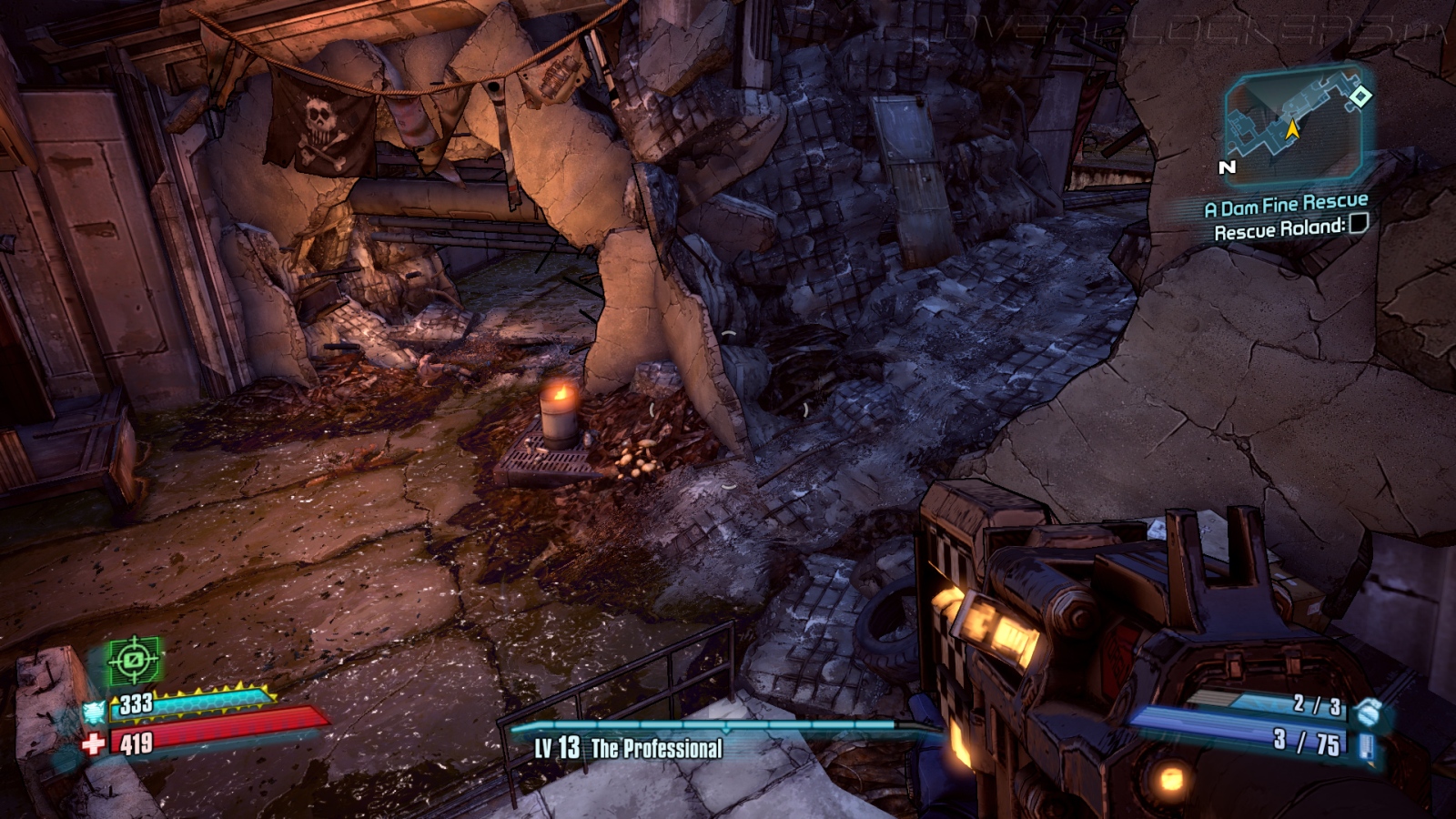Activate the green crosshair action skill icon
The height and width of the screenshot is (819, 1456).
[134, 660]
